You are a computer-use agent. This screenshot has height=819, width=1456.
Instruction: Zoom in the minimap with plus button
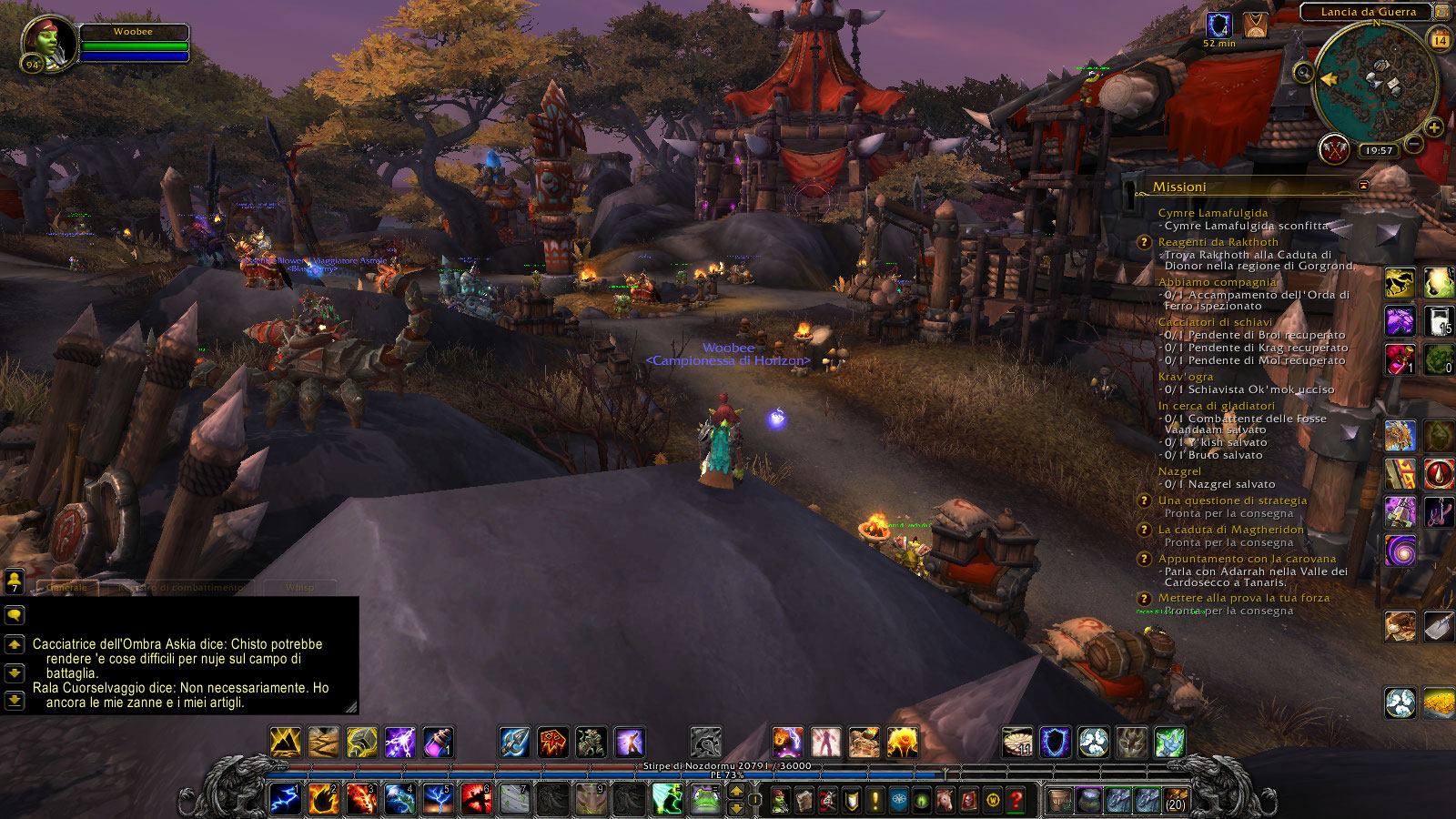tap(1434, 127)
